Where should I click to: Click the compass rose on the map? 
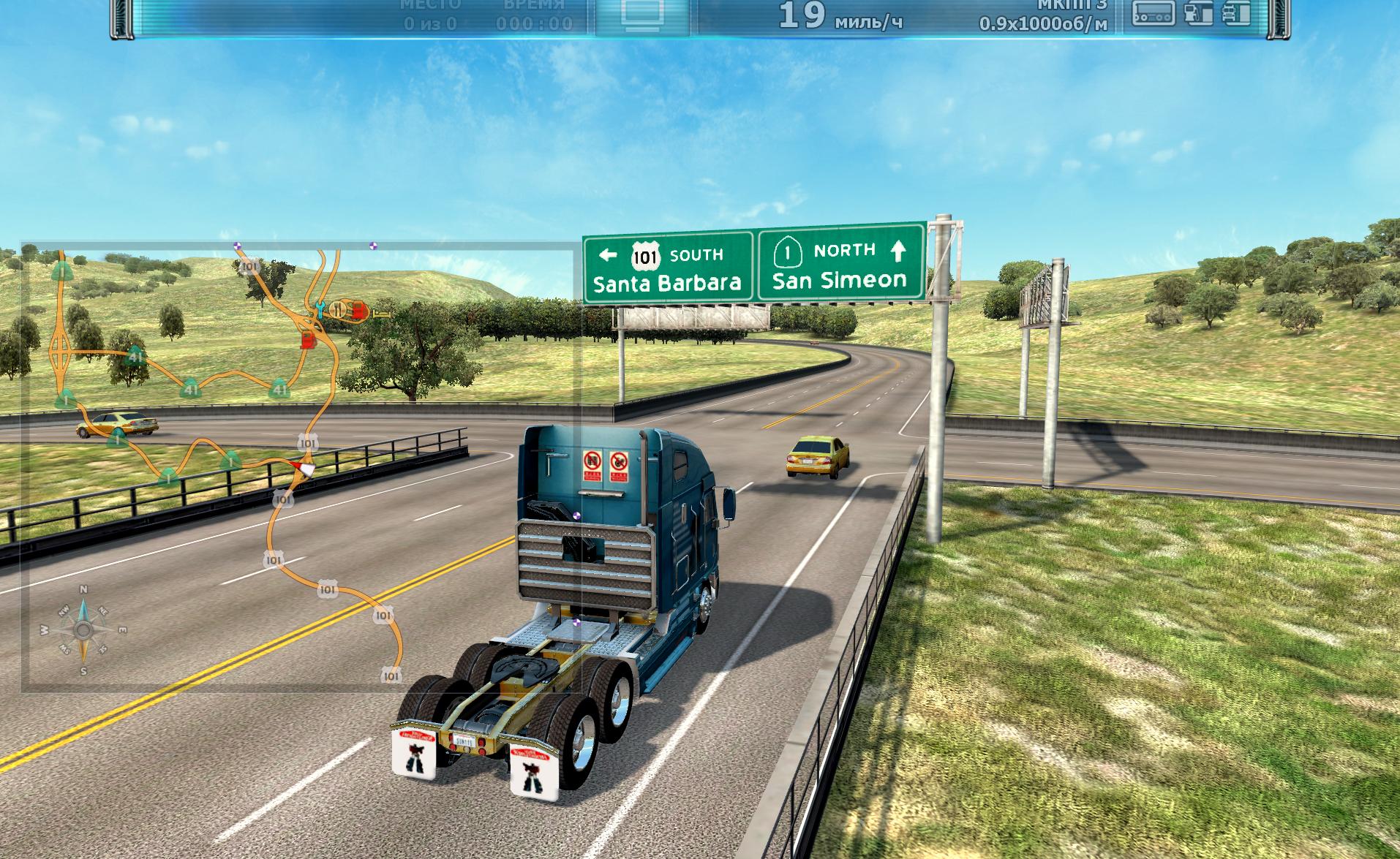(x=83, y=629)
